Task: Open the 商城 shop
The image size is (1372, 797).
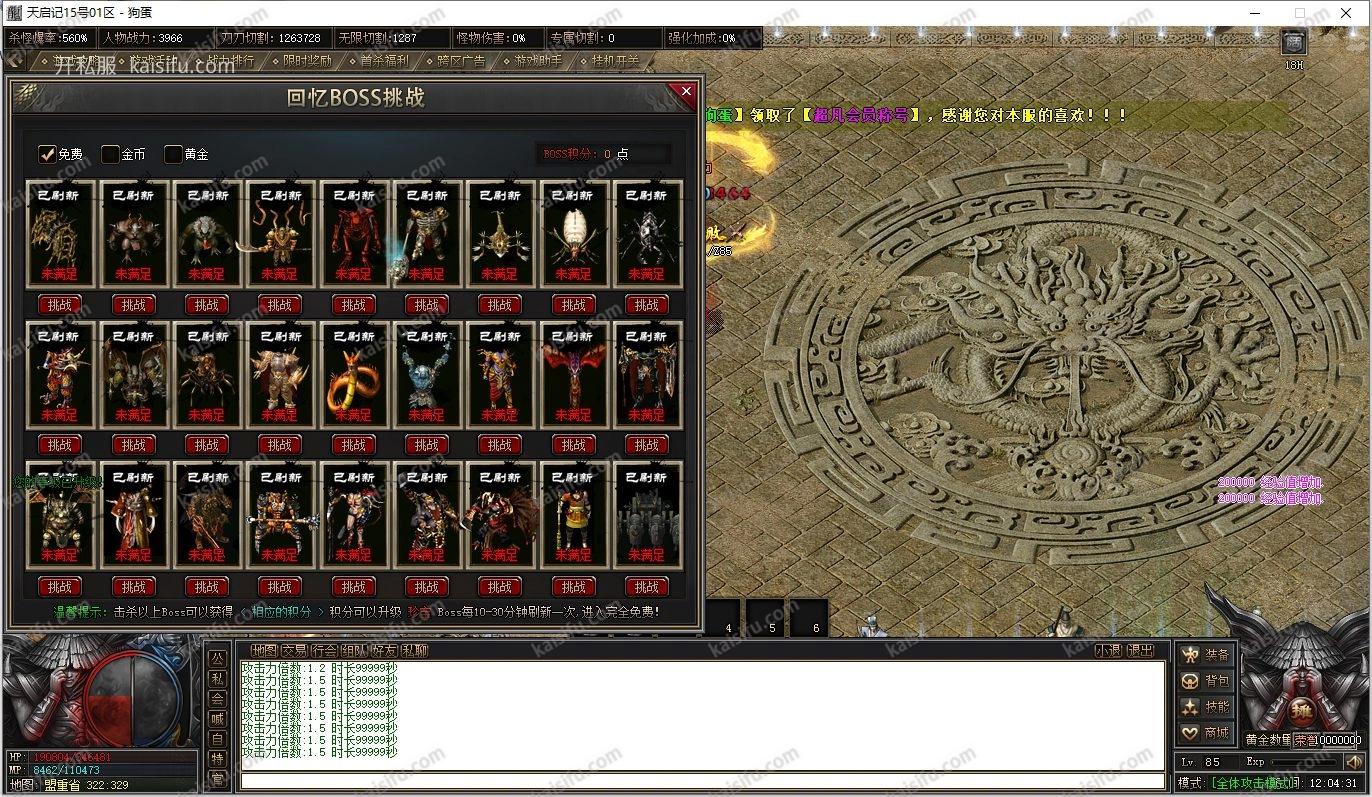Action: tap(1206, 733)
